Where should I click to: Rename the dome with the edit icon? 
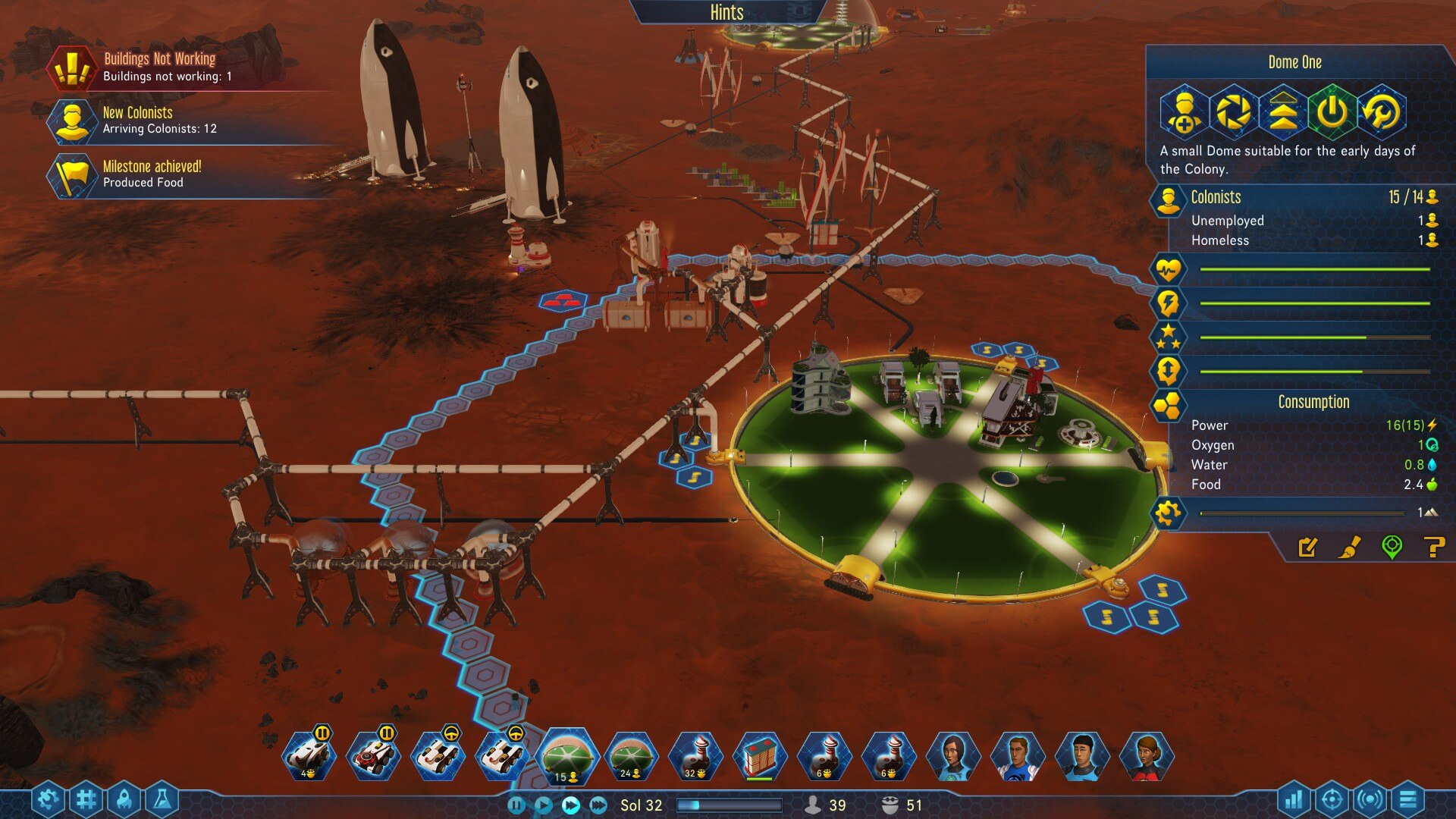(x=1308, y=547)
